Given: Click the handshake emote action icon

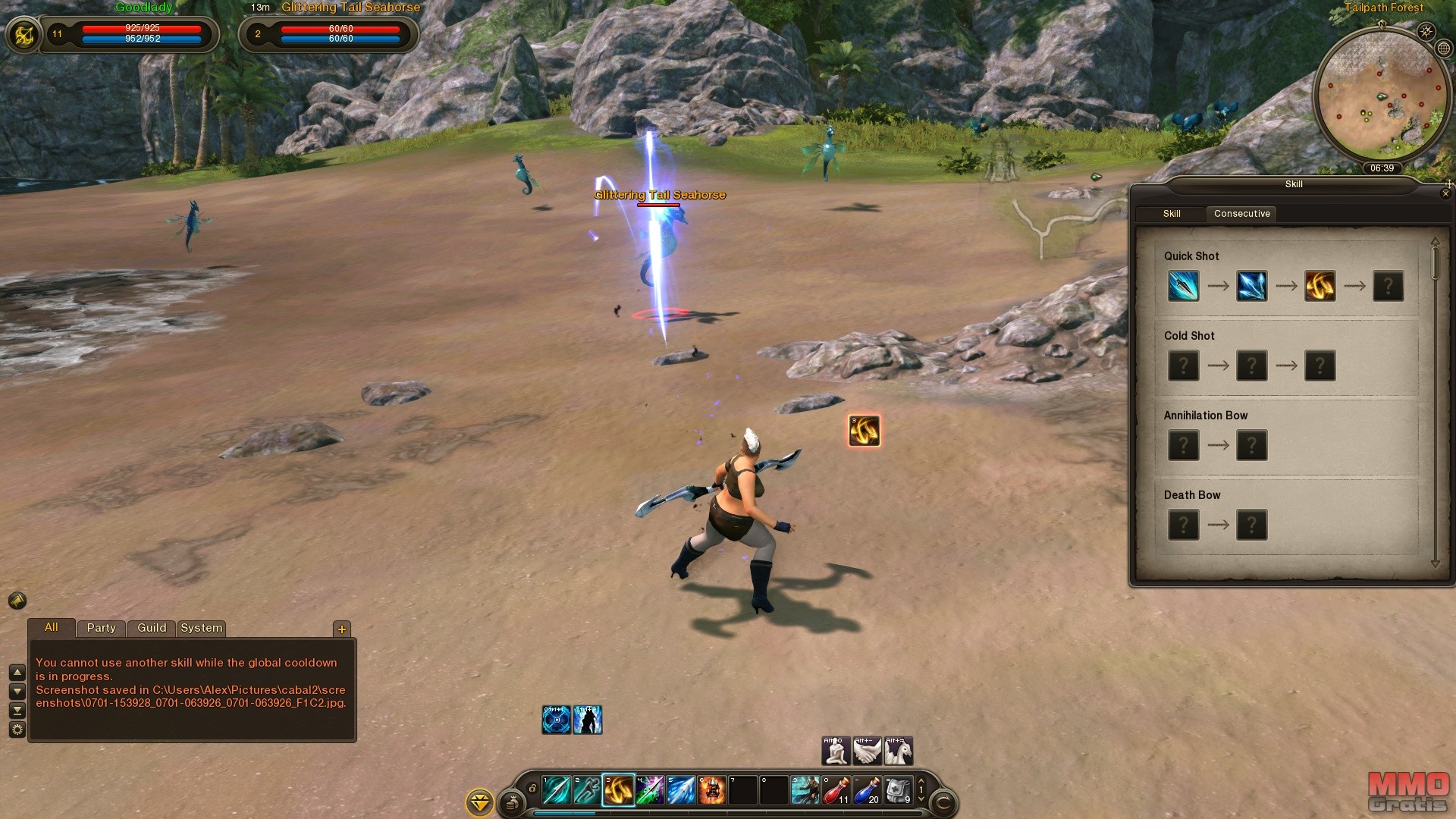Looking at the screenshot, I should (x=867, y=751).
